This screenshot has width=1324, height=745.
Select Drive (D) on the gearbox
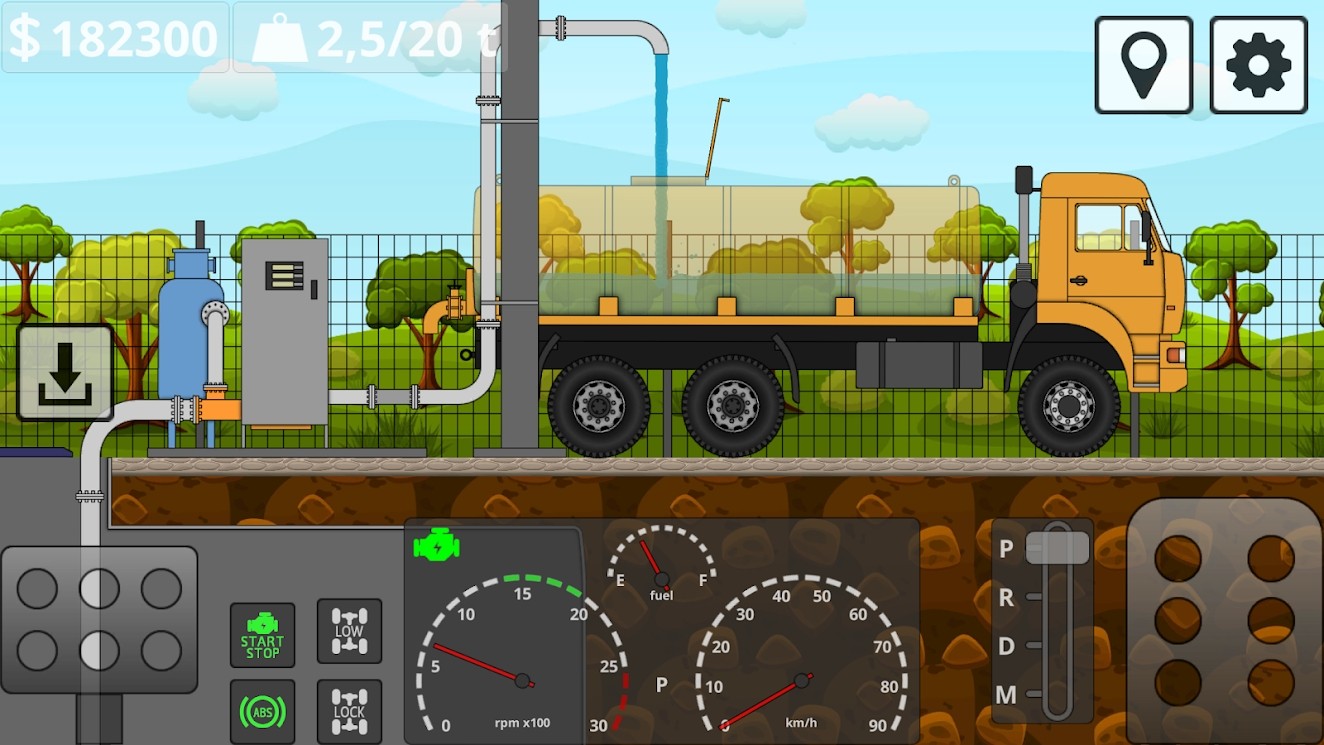click(1007, 648)
